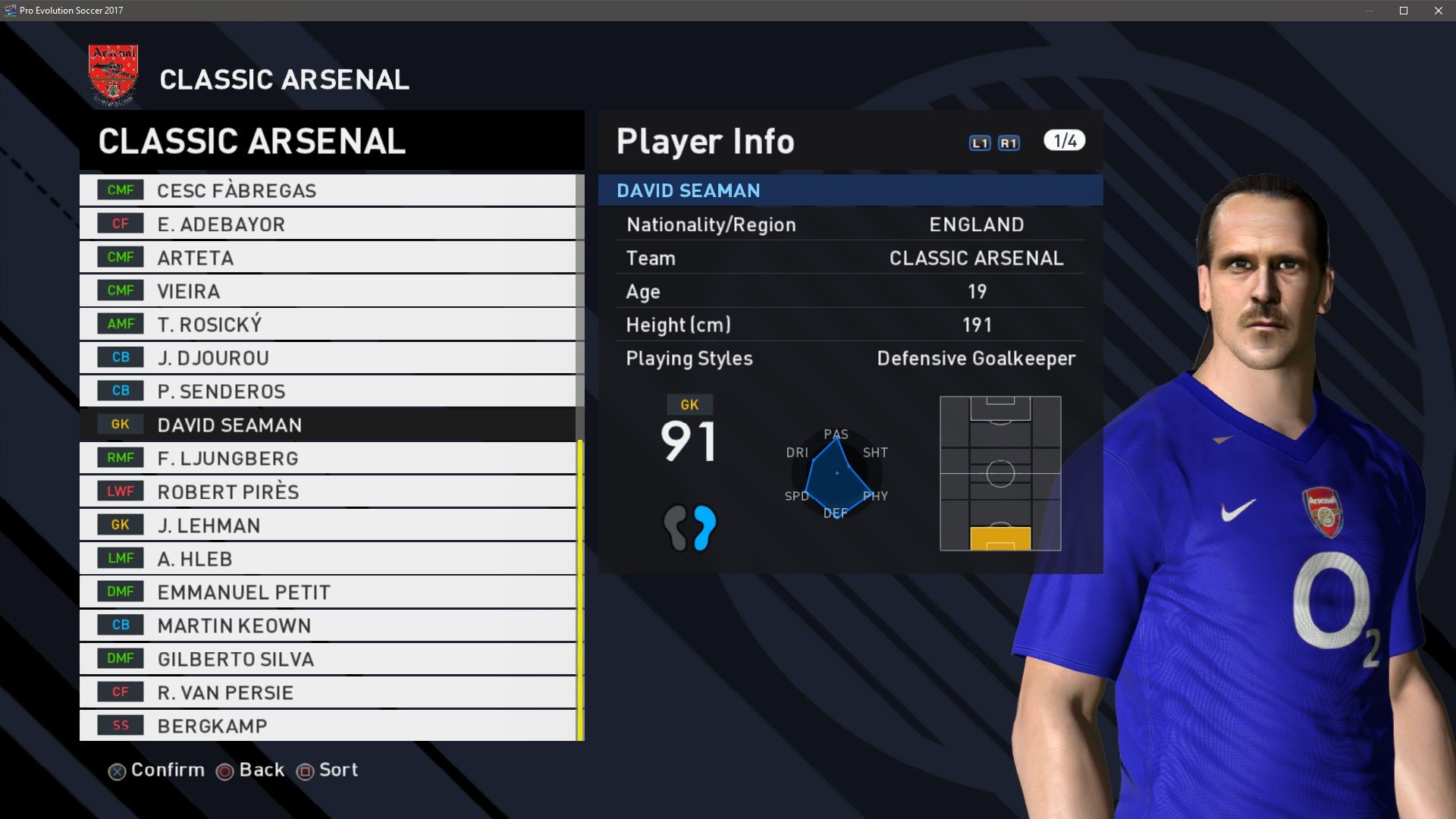The image size is (1456, 819).
Task: Pick A. Hleb from the roster
Action: click(328, 559)
